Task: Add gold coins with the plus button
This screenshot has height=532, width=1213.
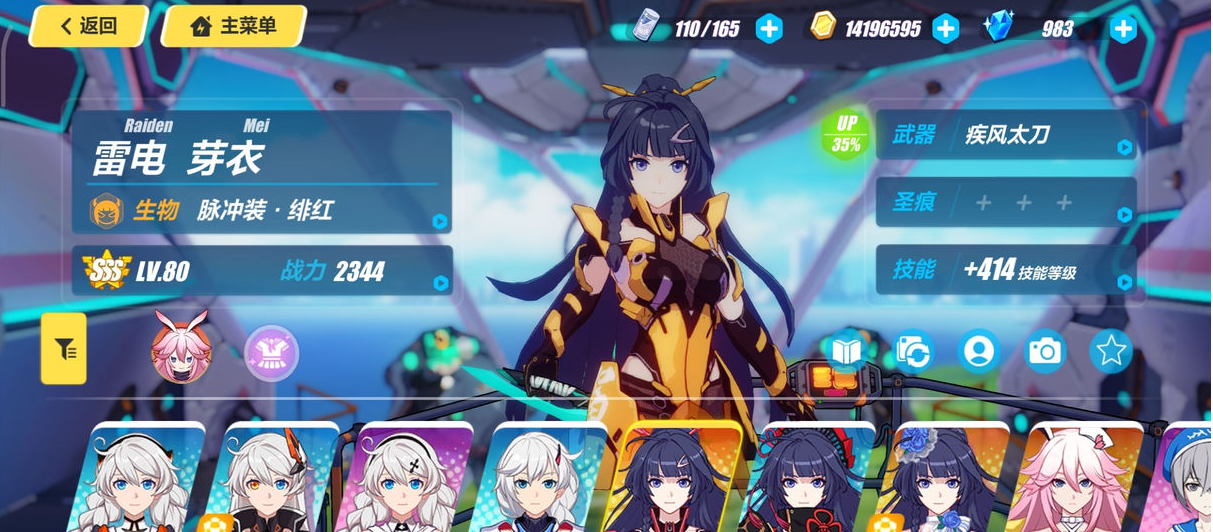Action: point(945,28)
